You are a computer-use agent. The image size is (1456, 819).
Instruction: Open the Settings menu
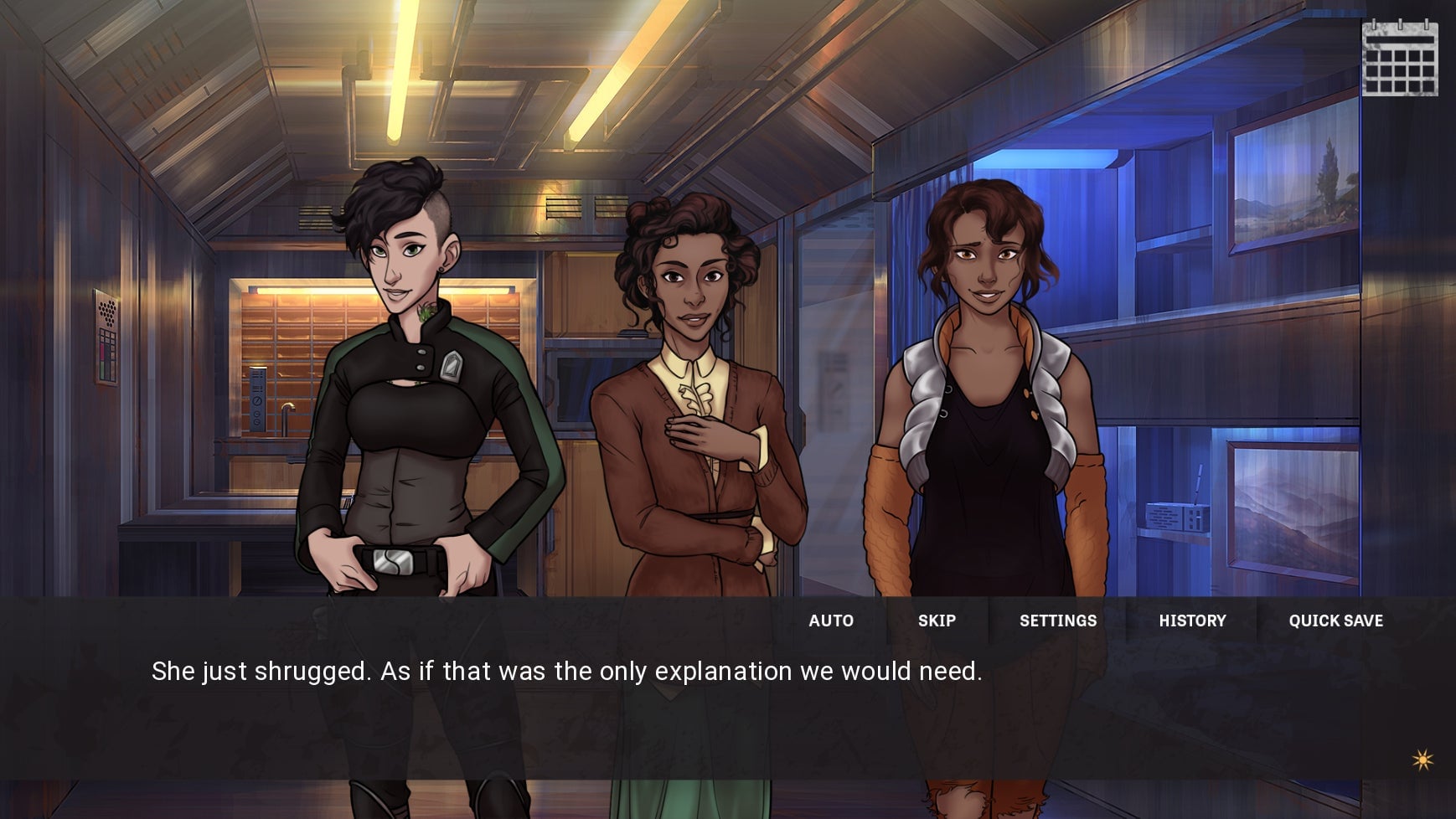point(1058,621)
